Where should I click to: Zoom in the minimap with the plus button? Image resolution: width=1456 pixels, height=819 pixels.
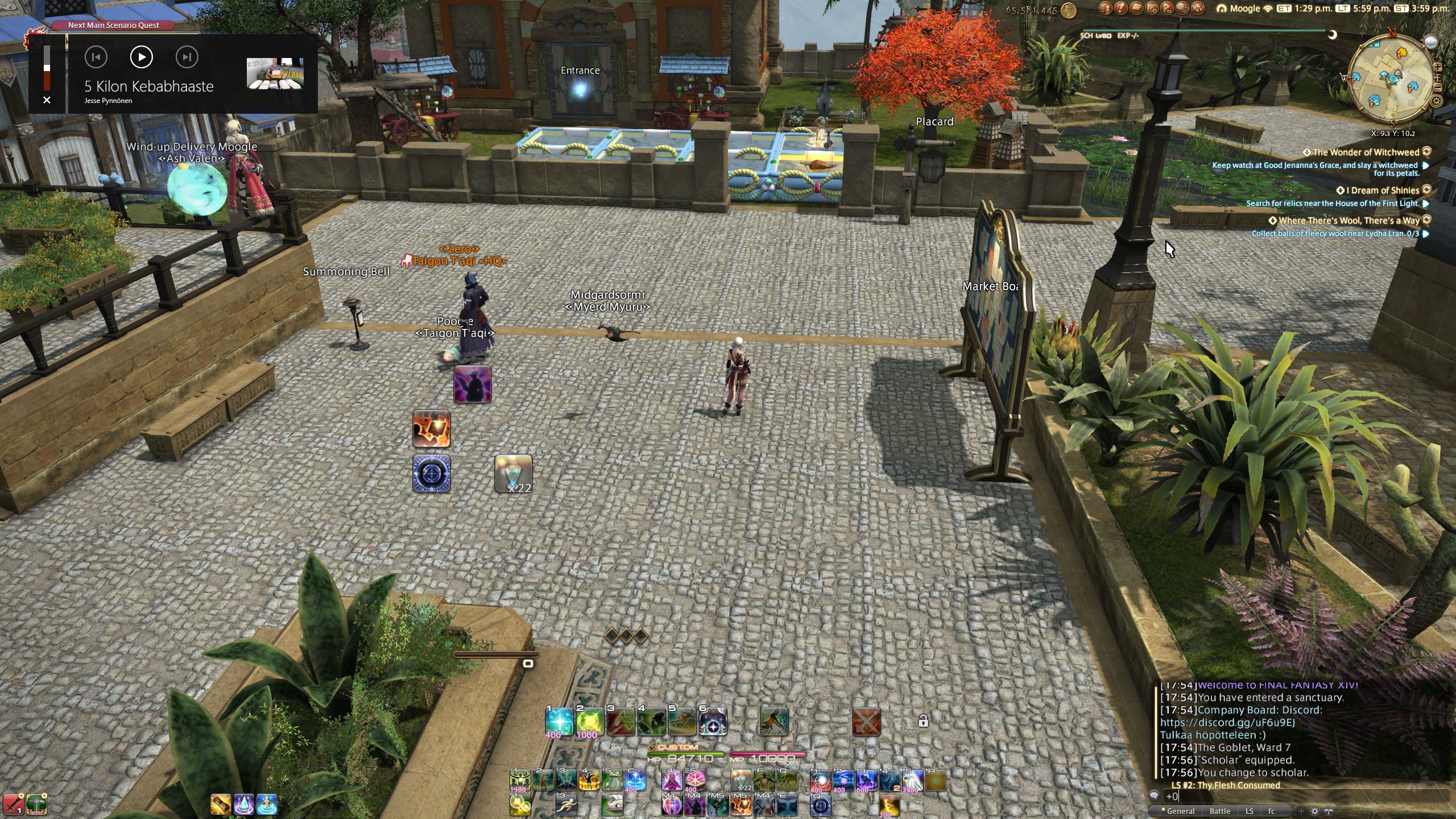[x=1438, y=67]
